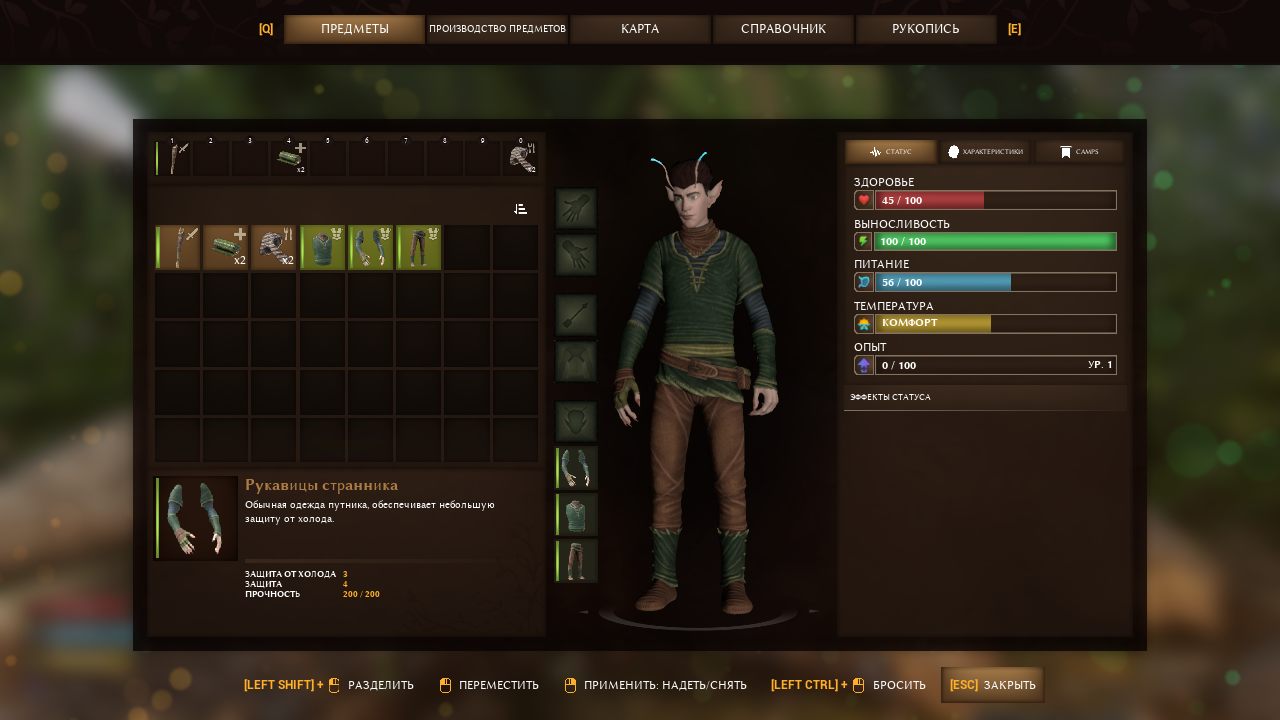Click the equipped vest slot beside the character
This screenshot has width=1280, height=720.
[x=577, y=514]
